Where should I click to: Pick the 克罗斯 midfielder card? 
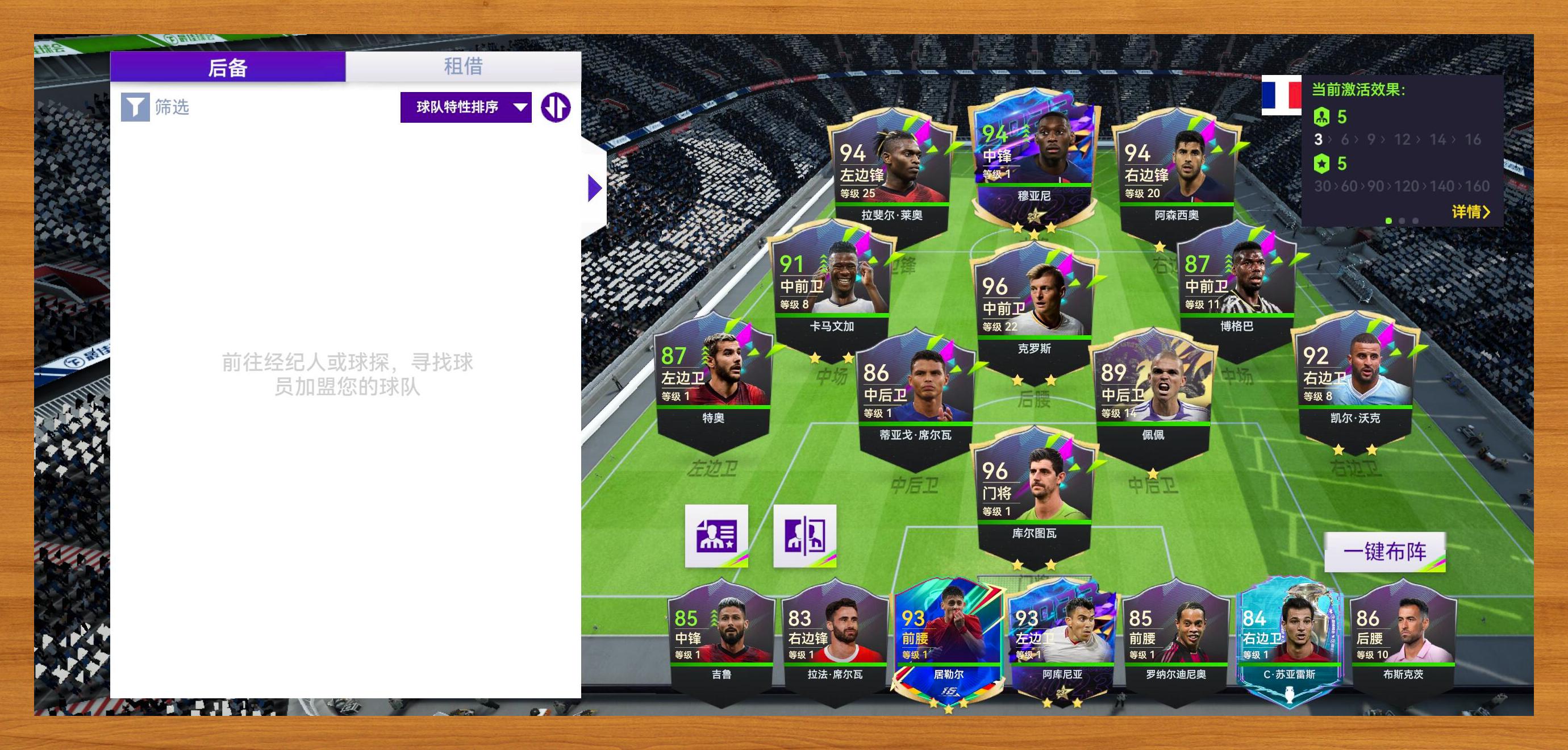point(1034,305)
